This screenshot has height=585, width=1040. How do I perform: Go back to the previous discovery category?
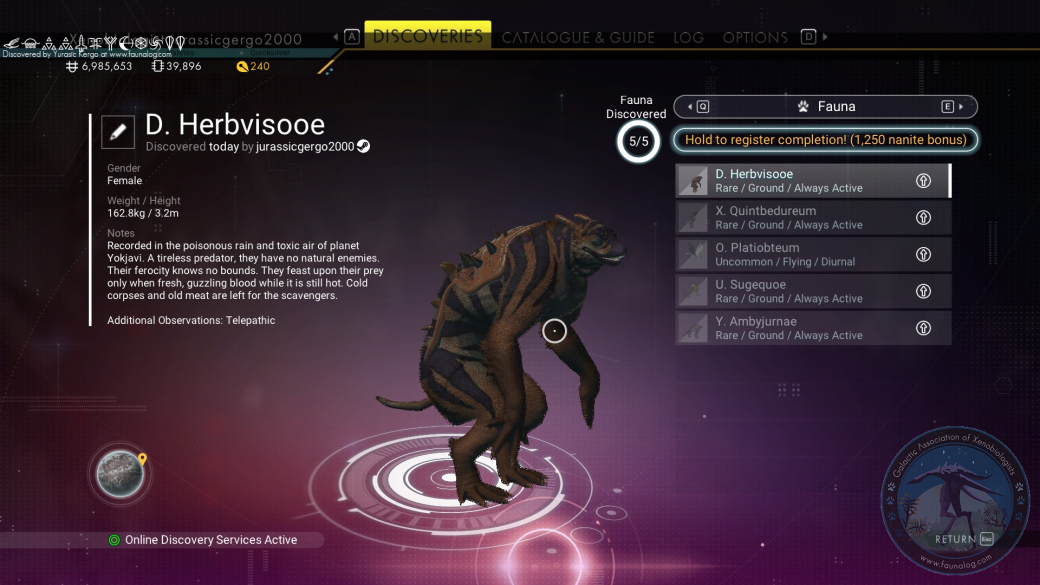[698, 107]
